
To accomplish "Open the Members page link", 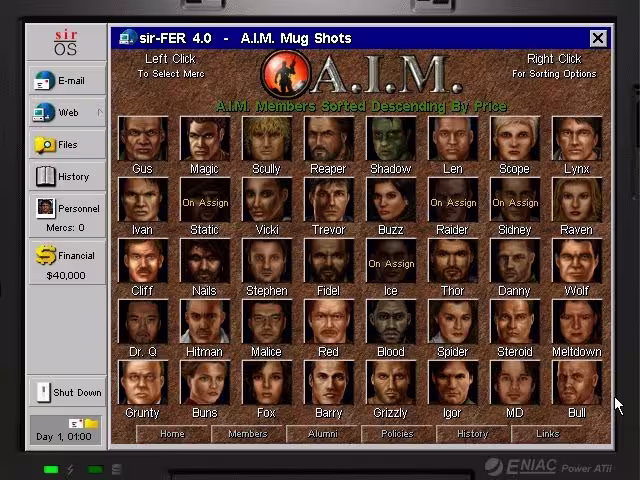I will [247, 434].
